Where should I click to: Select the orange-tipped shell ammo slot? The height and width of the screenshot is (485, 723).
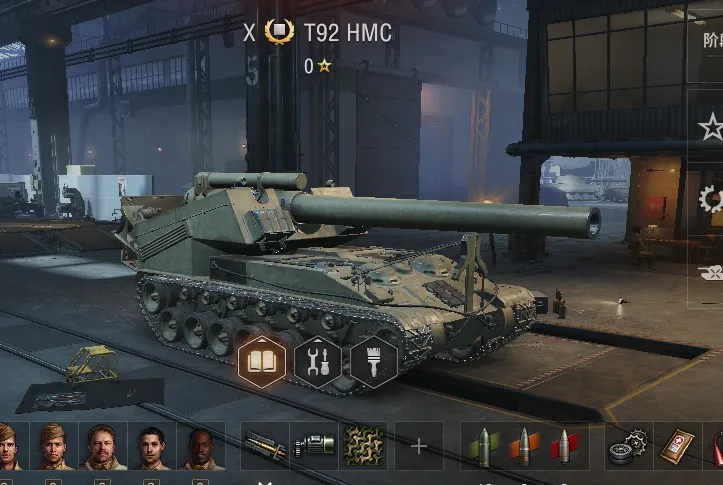pyautogui.click(x=524, y=446)
